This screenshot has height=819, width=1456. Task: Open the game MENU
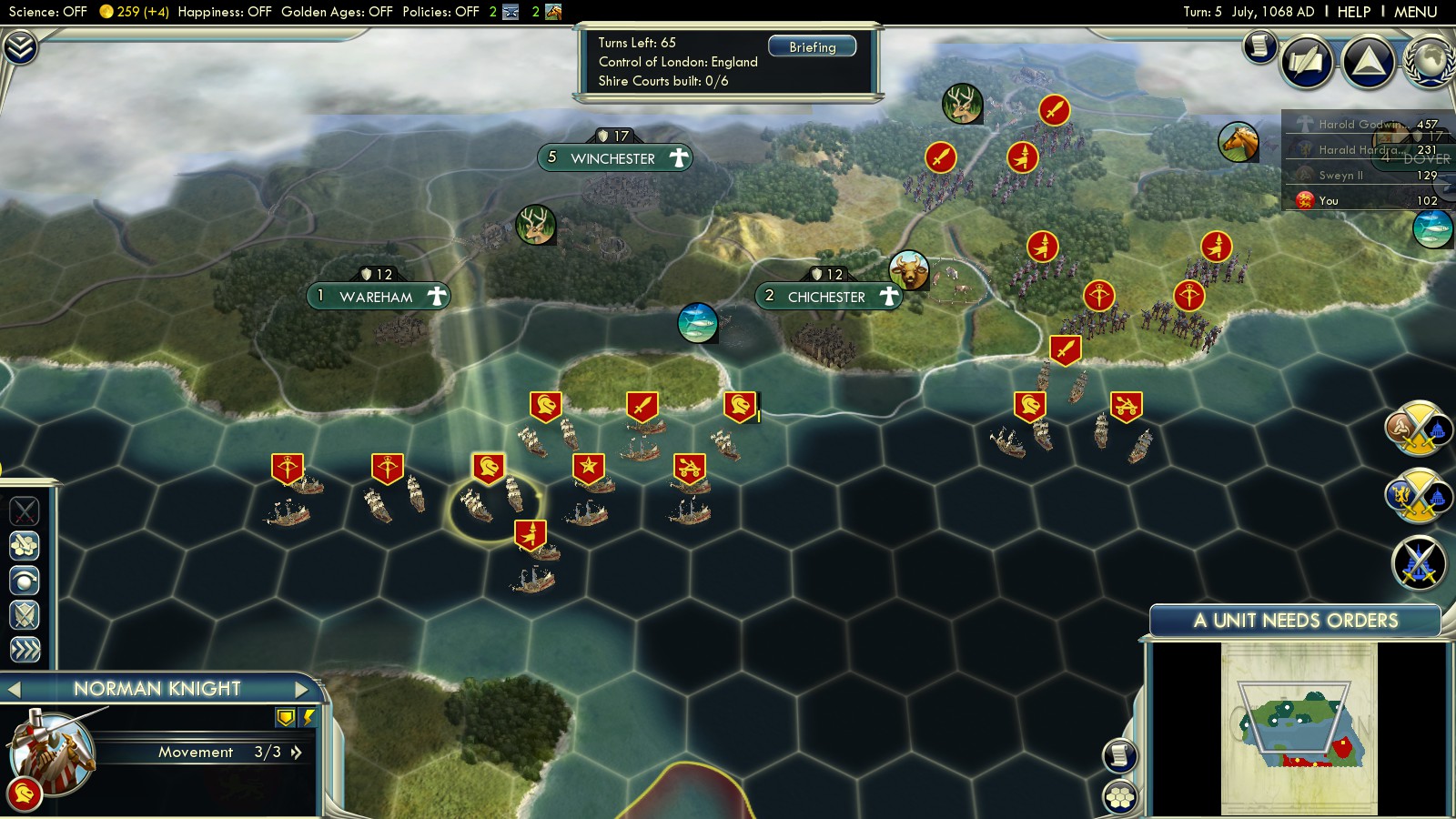tap(1415, 12)
